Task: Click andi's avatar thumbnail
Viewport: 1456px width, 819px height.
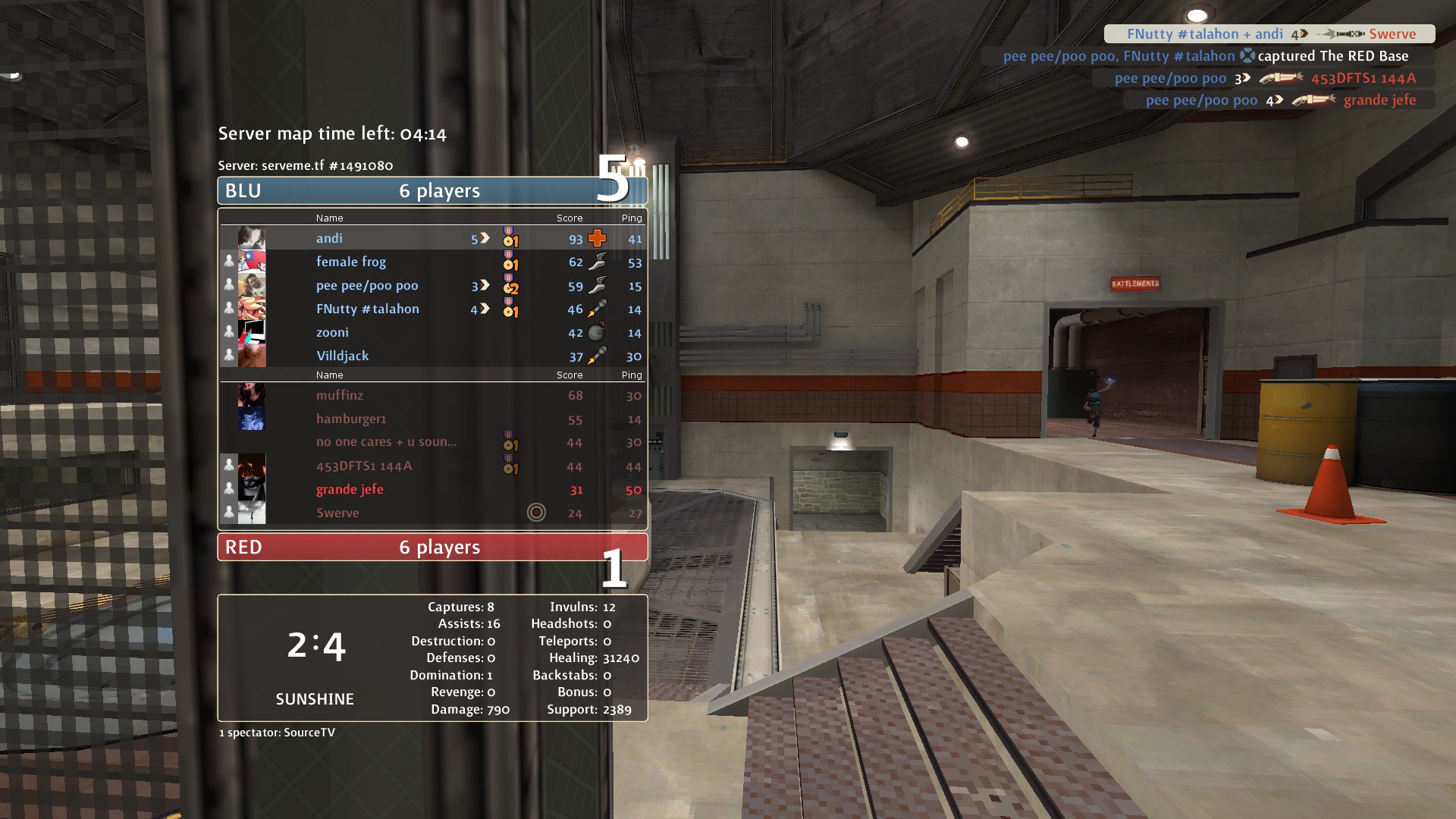Action: pyautogui.click(x=252, y=238)
